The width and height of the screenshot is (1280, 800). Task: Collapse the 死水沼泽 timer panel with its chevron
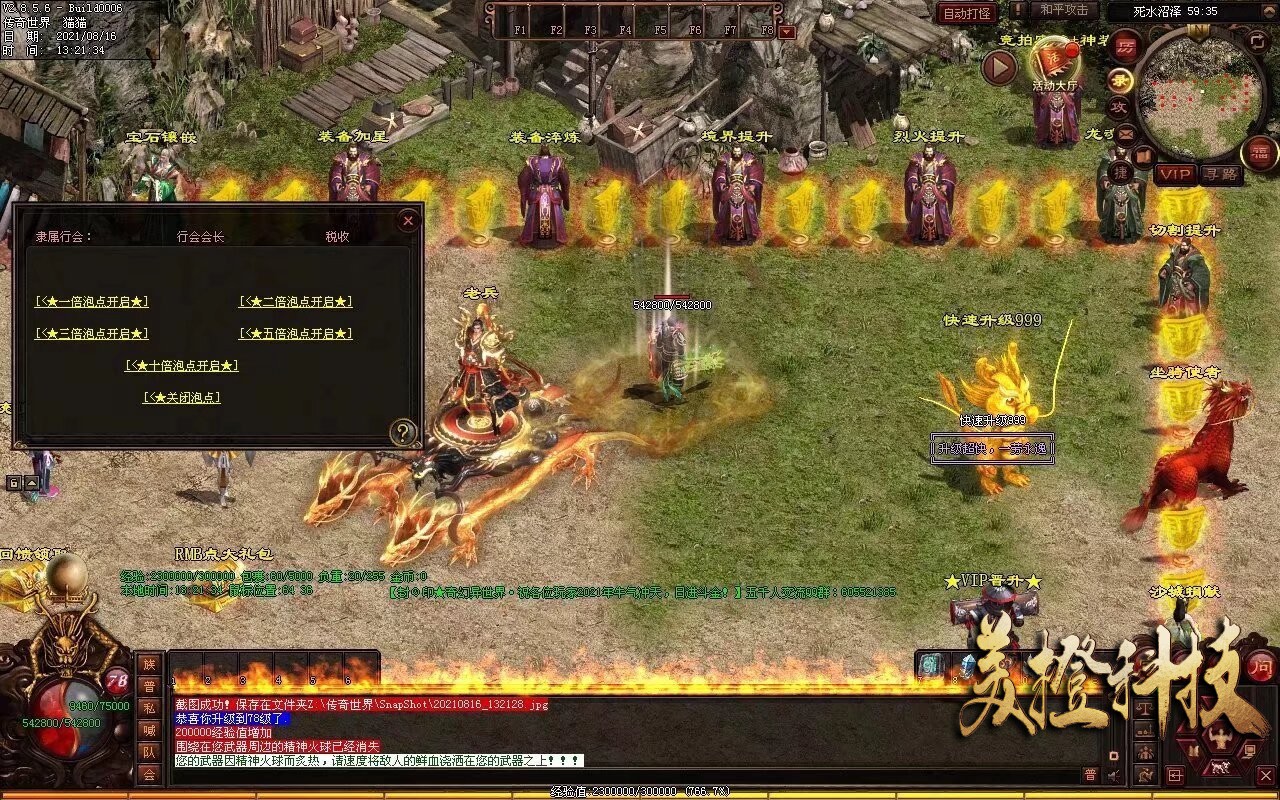(x=1269, y=11)
